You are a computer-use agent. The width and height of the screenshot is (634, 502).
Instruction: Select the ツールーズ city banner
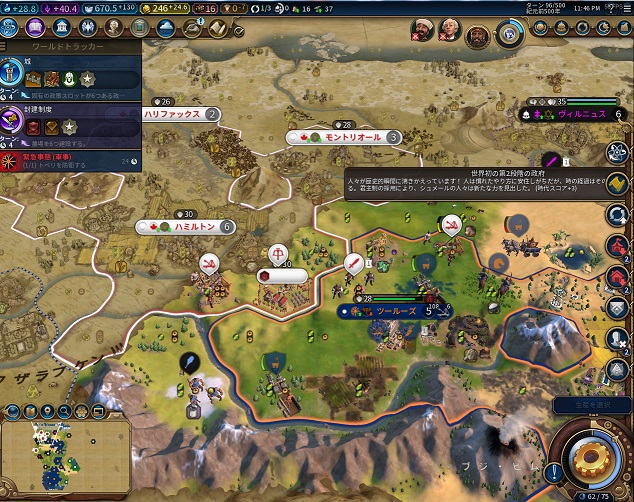click(x=395, y=311)
